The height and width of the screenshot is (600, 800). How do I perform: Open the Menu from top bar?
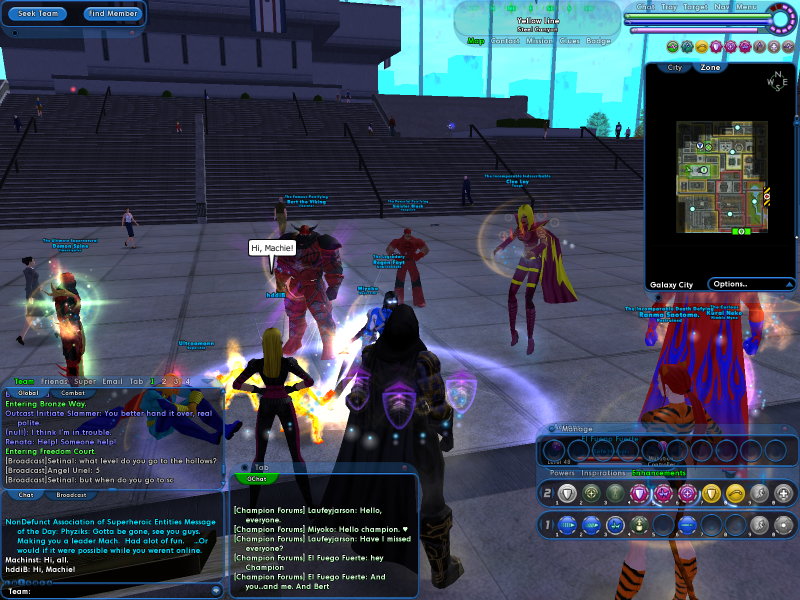click(746, 7)
